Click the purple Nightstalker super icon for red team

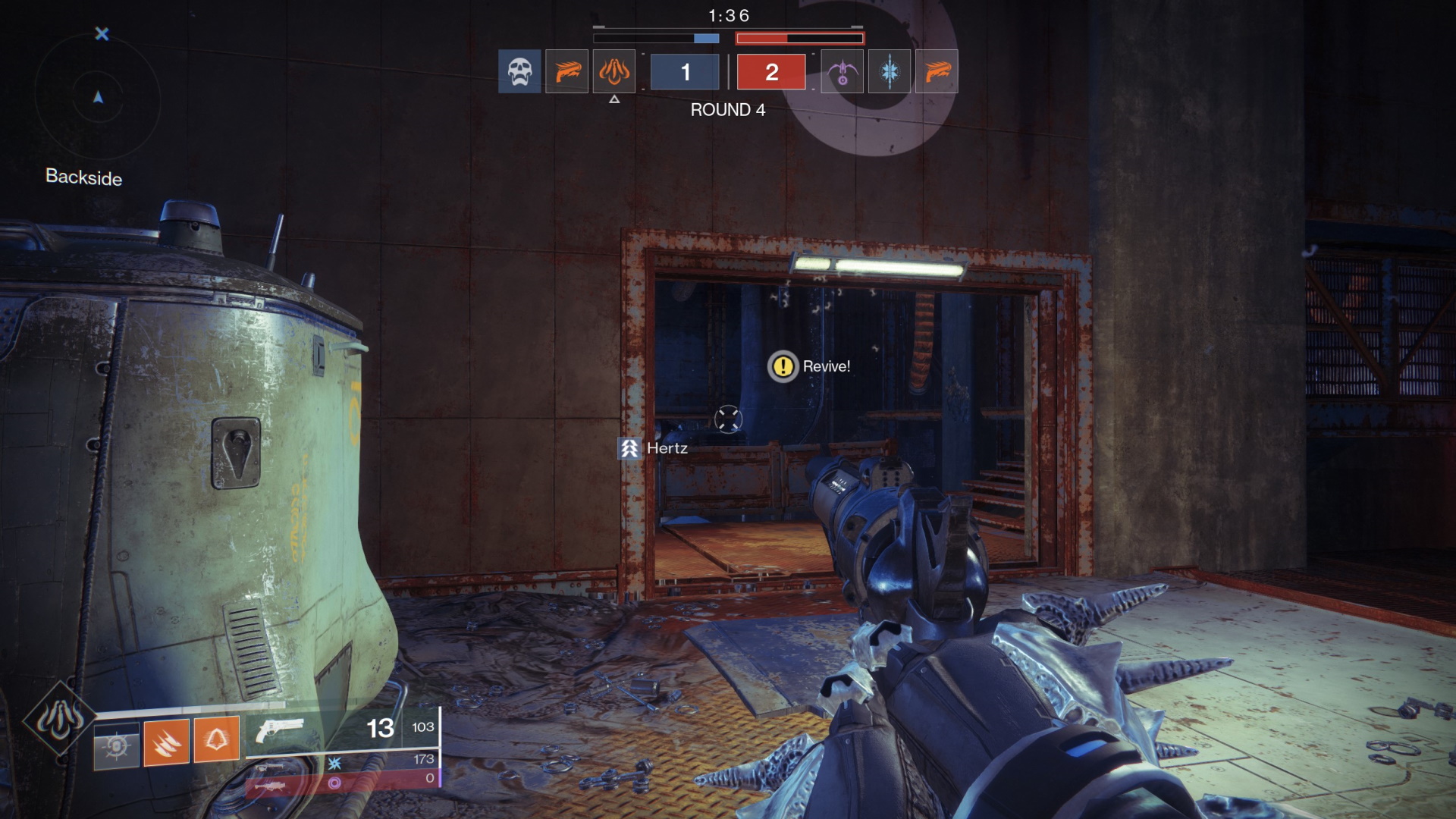pyautogui.click(x=841, y=71)
